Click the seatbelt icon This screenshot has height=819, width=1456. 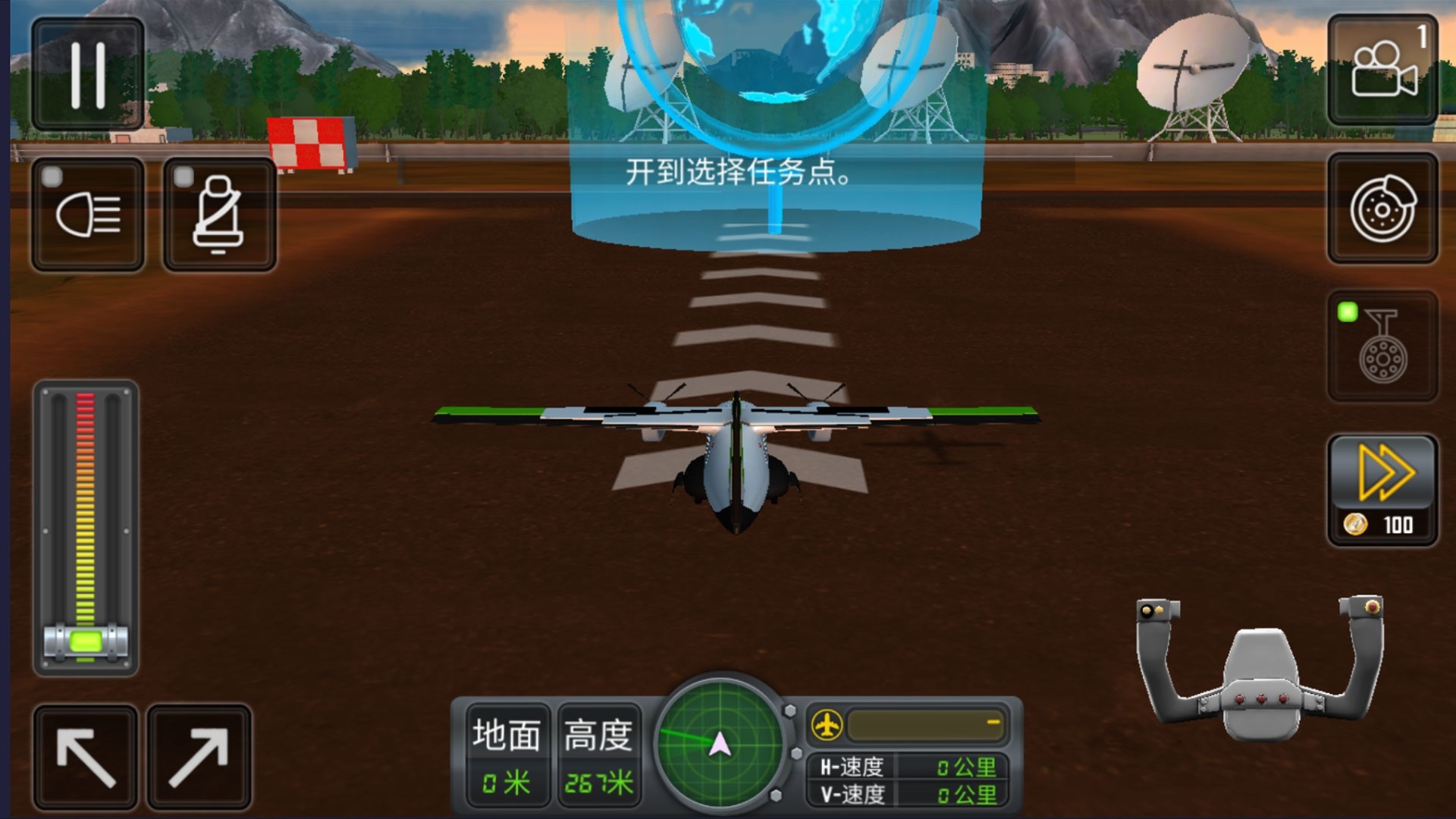[x=220, y=216]
